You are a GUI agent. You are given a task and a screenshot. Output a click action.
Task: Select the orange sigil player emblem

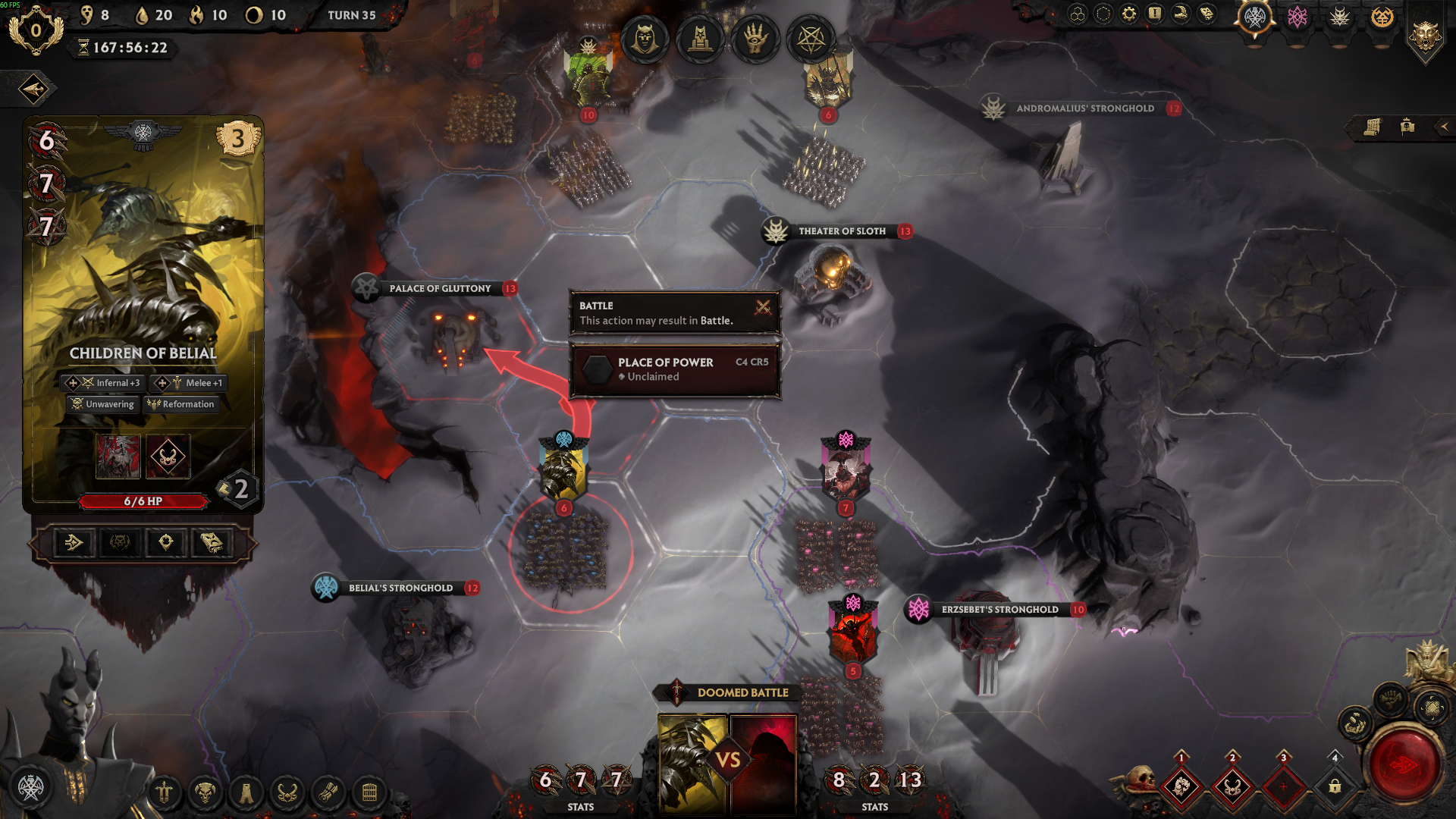click(x=1382, y=17)
